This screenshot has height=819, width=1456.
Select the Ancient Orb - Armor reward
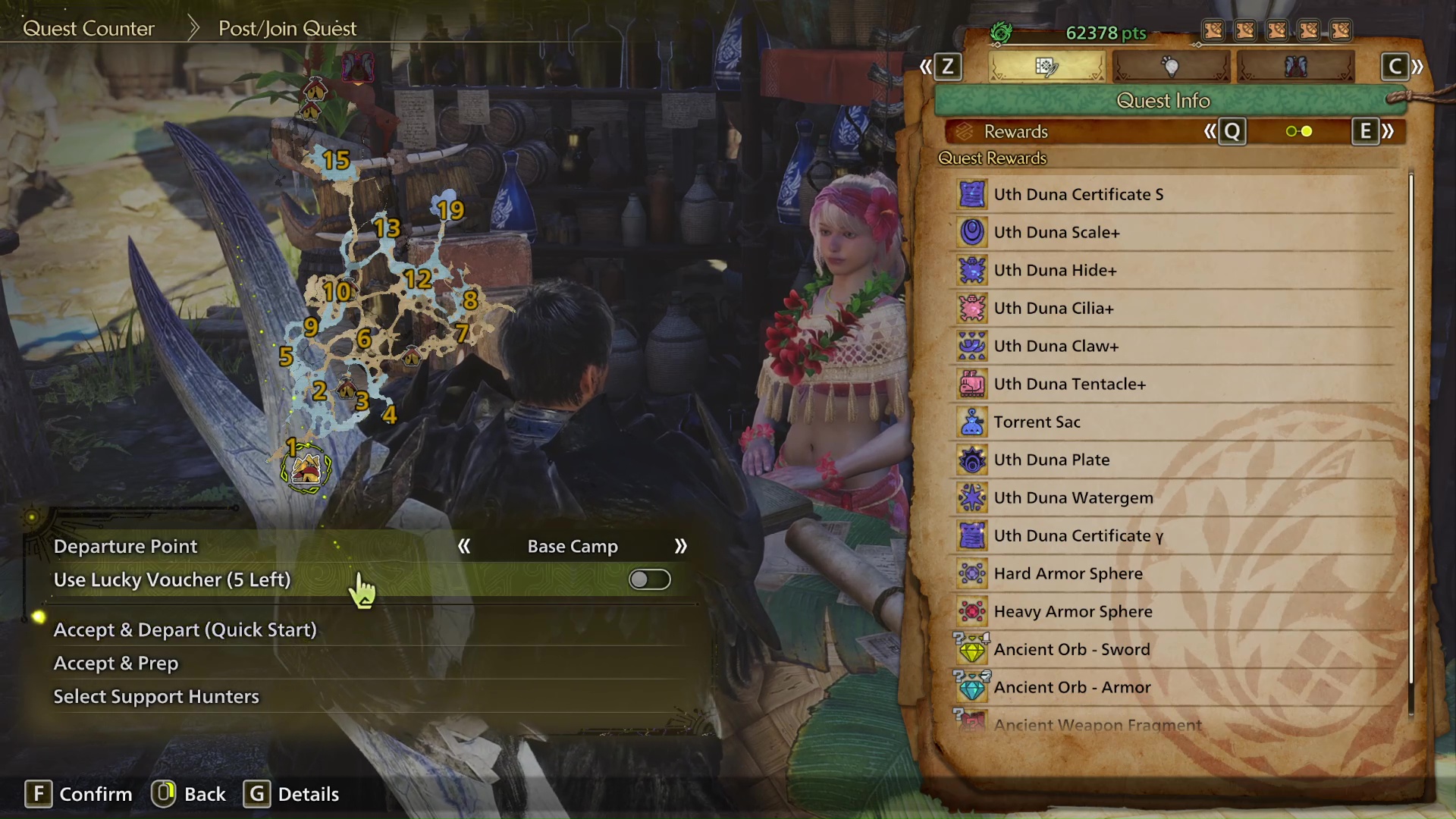tap(1072, 688)
